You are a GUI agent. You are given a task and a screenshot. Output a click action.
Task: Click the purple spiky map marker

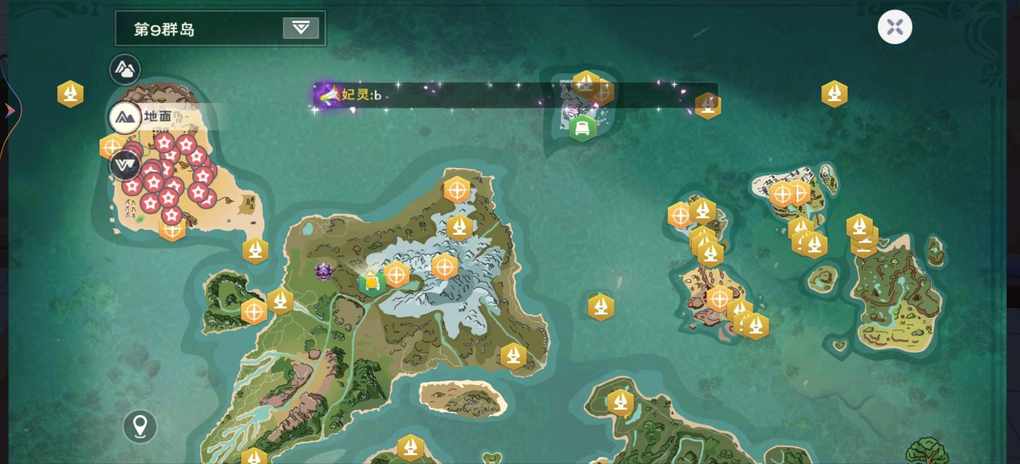324,270
